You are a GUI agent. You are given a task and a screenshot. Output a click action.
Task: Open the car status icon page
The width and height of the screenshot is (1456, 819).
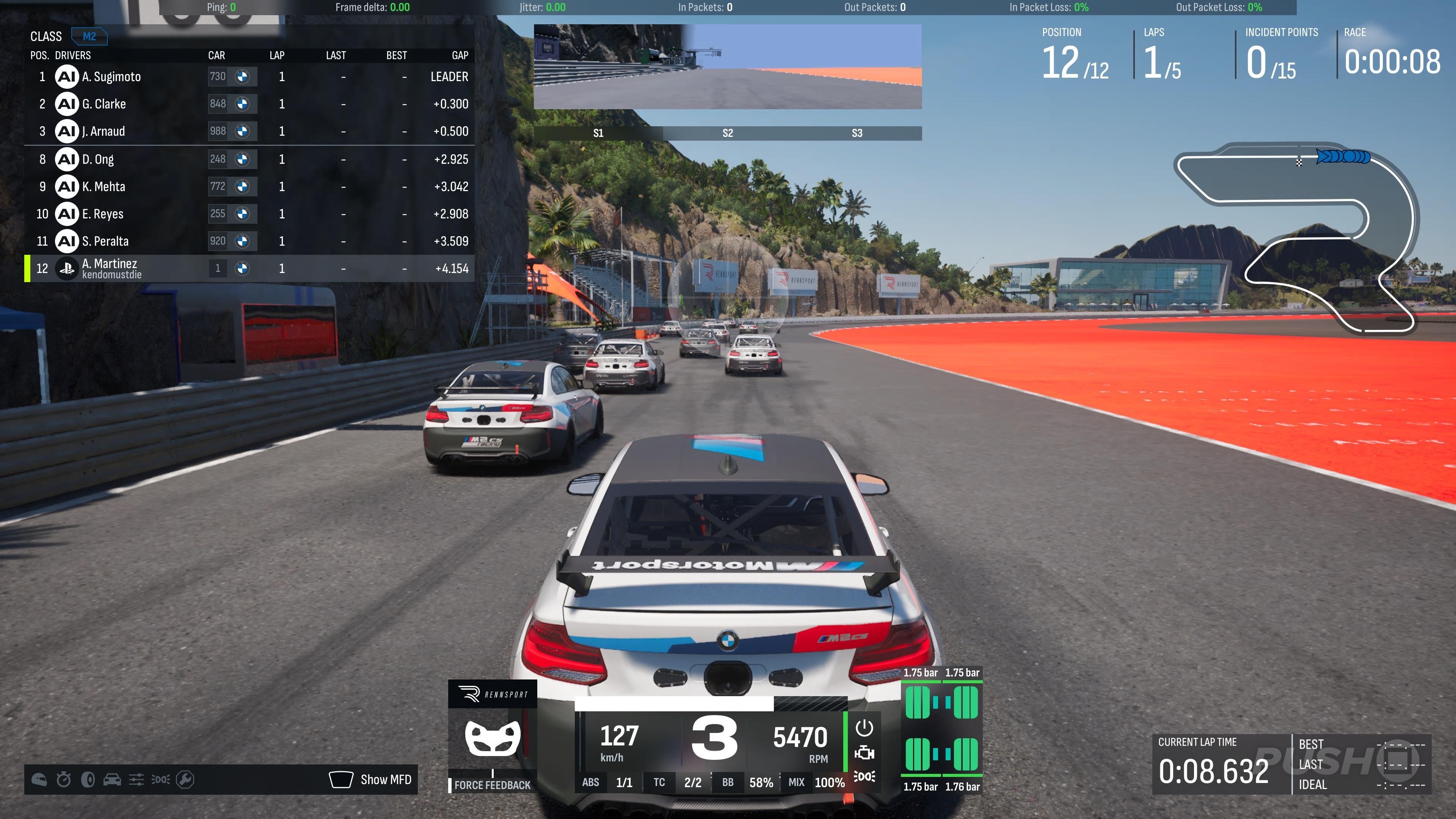point(112,780)
